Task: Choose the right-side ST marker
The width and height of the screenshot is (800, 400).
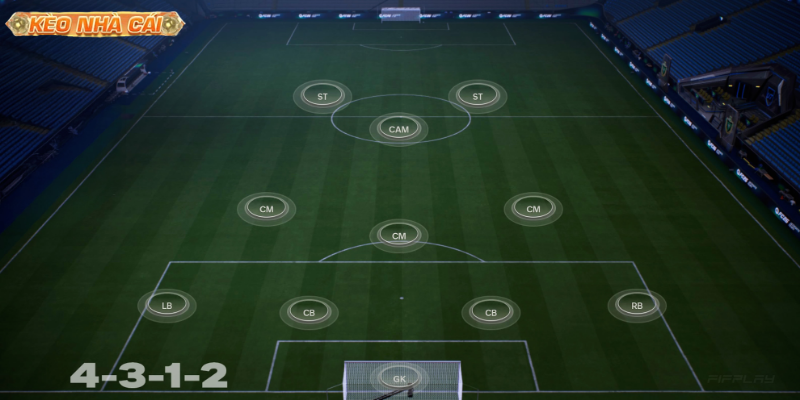Action: pos(477,97)
